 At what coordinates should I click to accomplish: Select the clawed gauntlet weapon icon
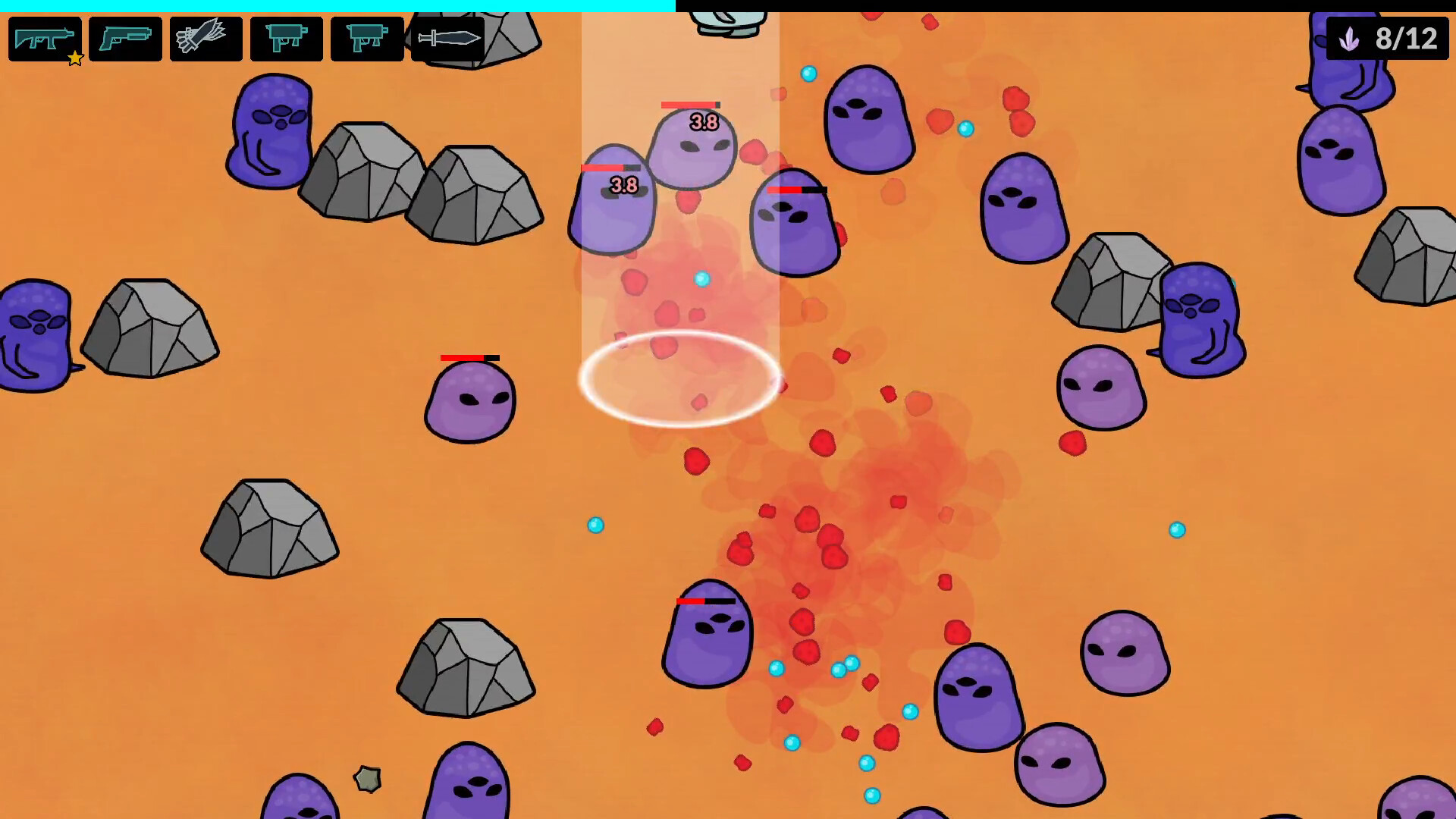pyautogui.click(x=206, y=39)
